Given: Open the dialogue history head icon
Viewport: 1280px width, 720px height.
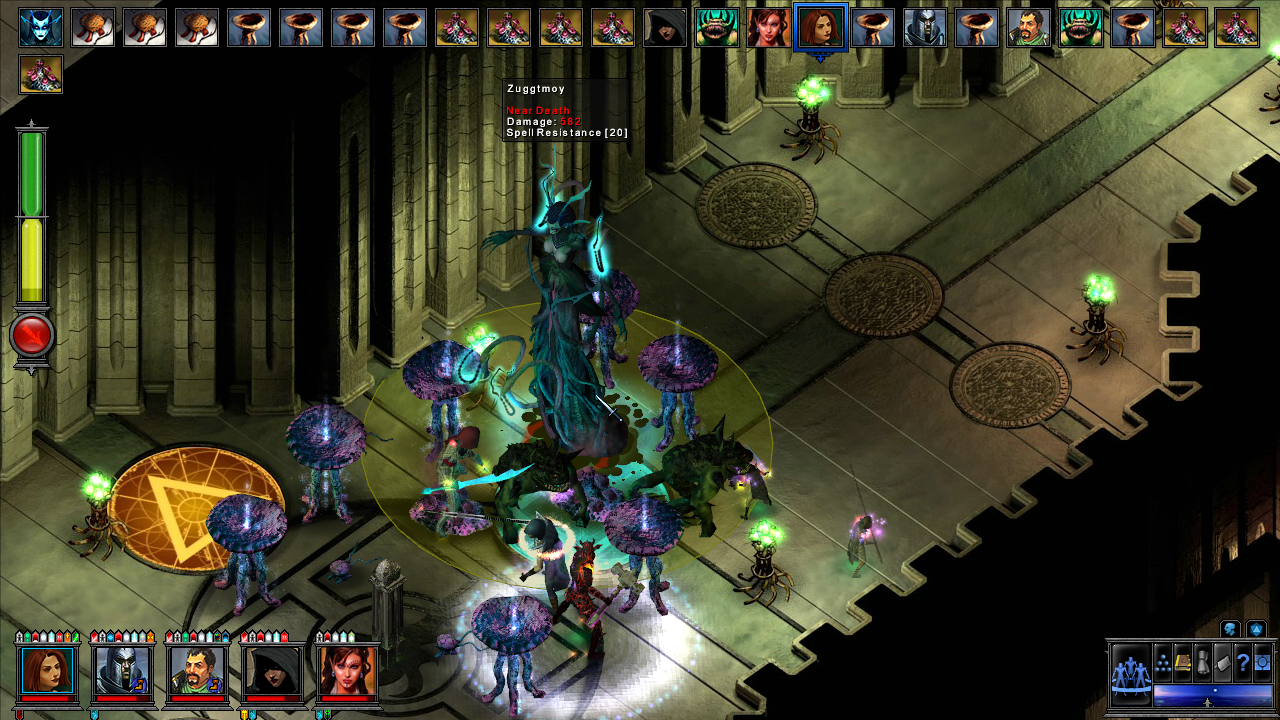Looking at the screenshot, I should (1231, 629).
